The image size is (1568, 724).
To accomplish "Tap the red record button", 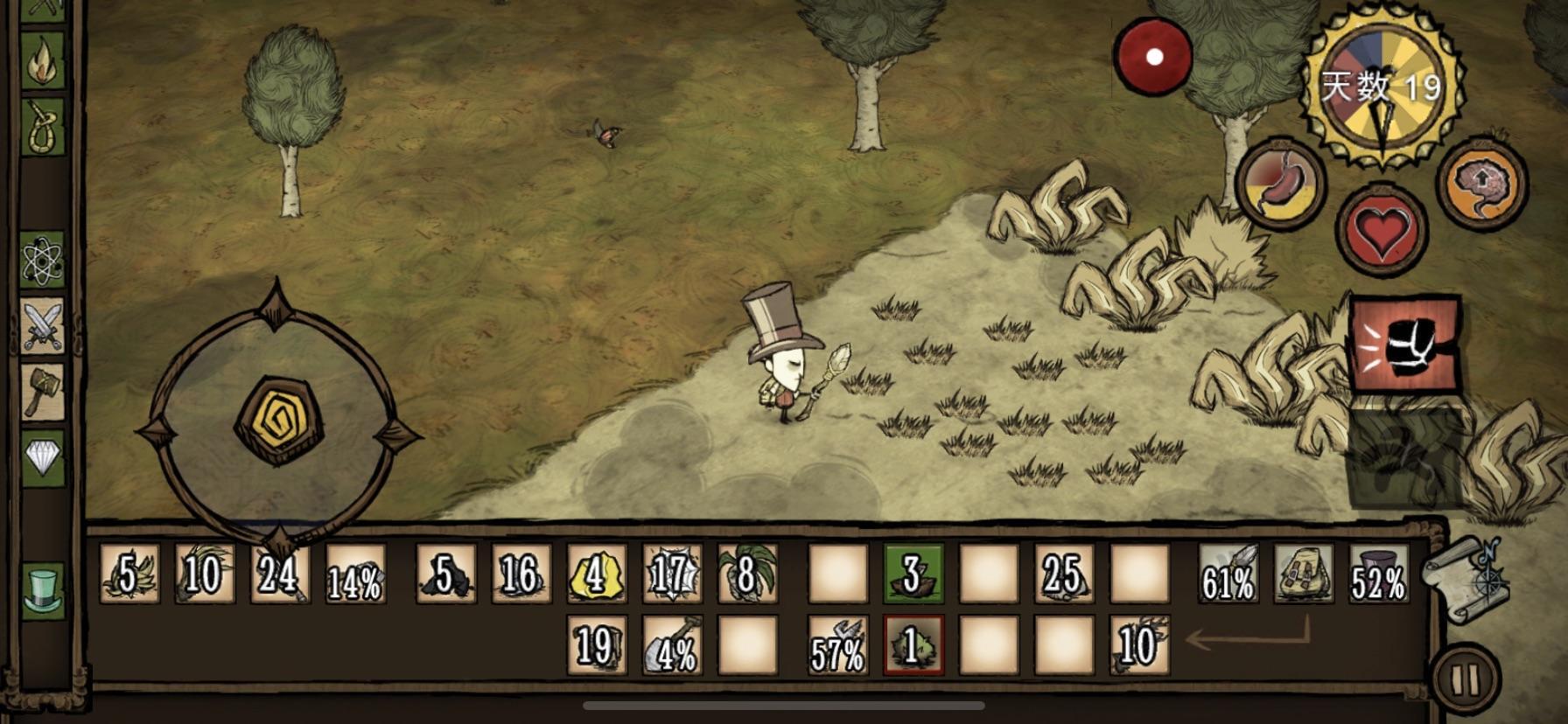I will pyautogui.click(x=1153, y=56).
